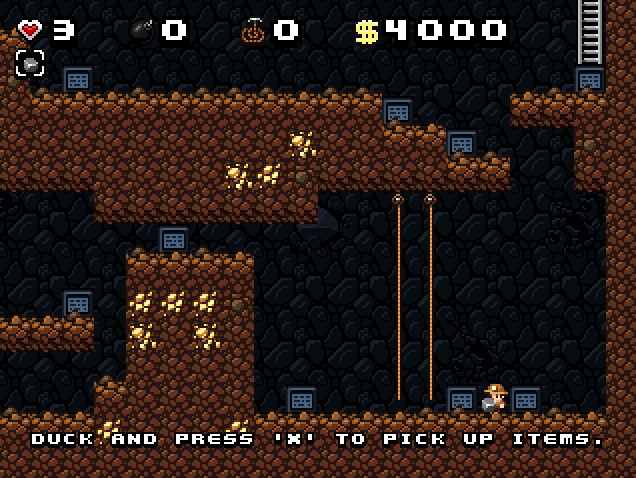Image resolution: width=636 pixels, height=478 pixels.
Task: Click the bracketed held-item icon below the heart
Action: [x=30, y=64]
